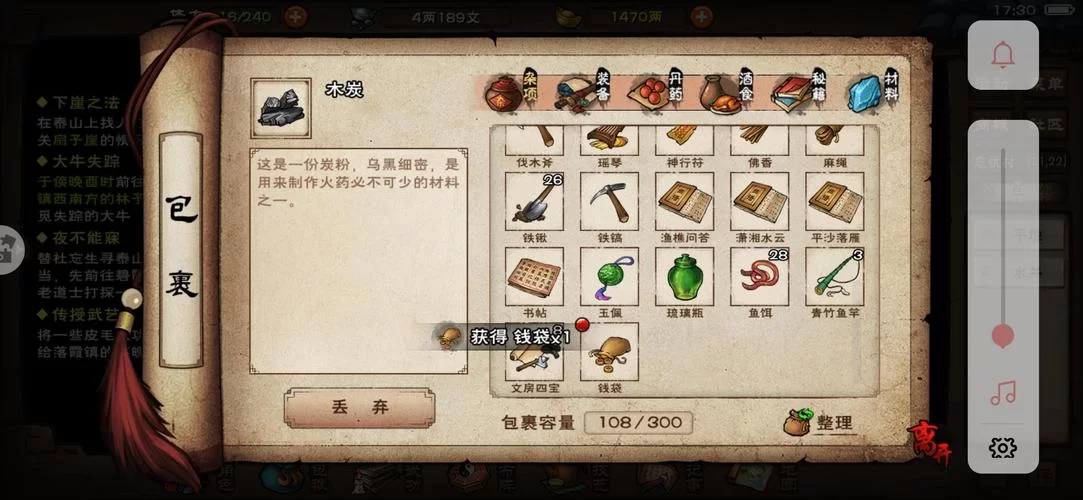Image resolution: width=1083 pixels, height=500 pixels.
Task: Open the 装备 equipment tab
Action: pyautogui.click(x=583, y=93)
